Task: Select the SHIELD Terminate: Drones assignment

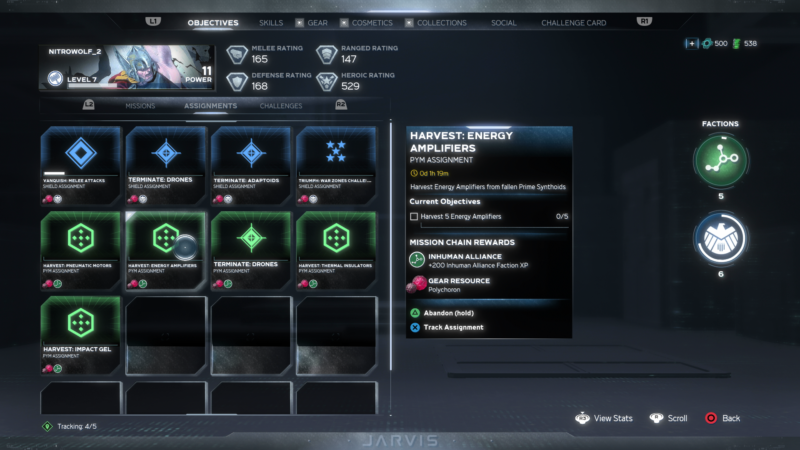Action: pos(165,165)
